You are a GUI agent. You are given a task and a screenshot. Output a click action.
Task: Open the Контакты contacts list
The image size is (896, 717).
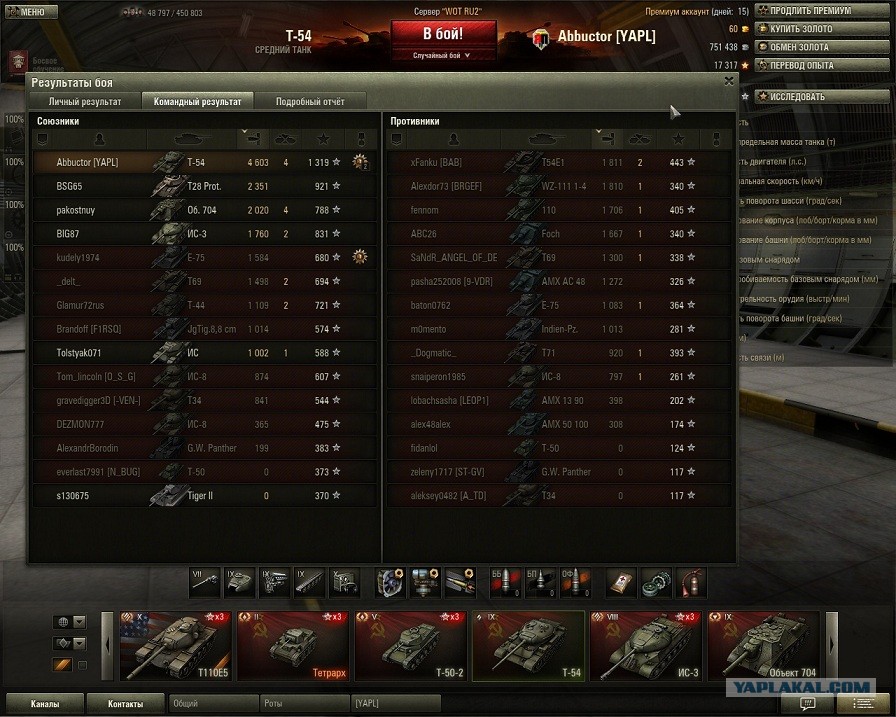(x=125, y=703)
